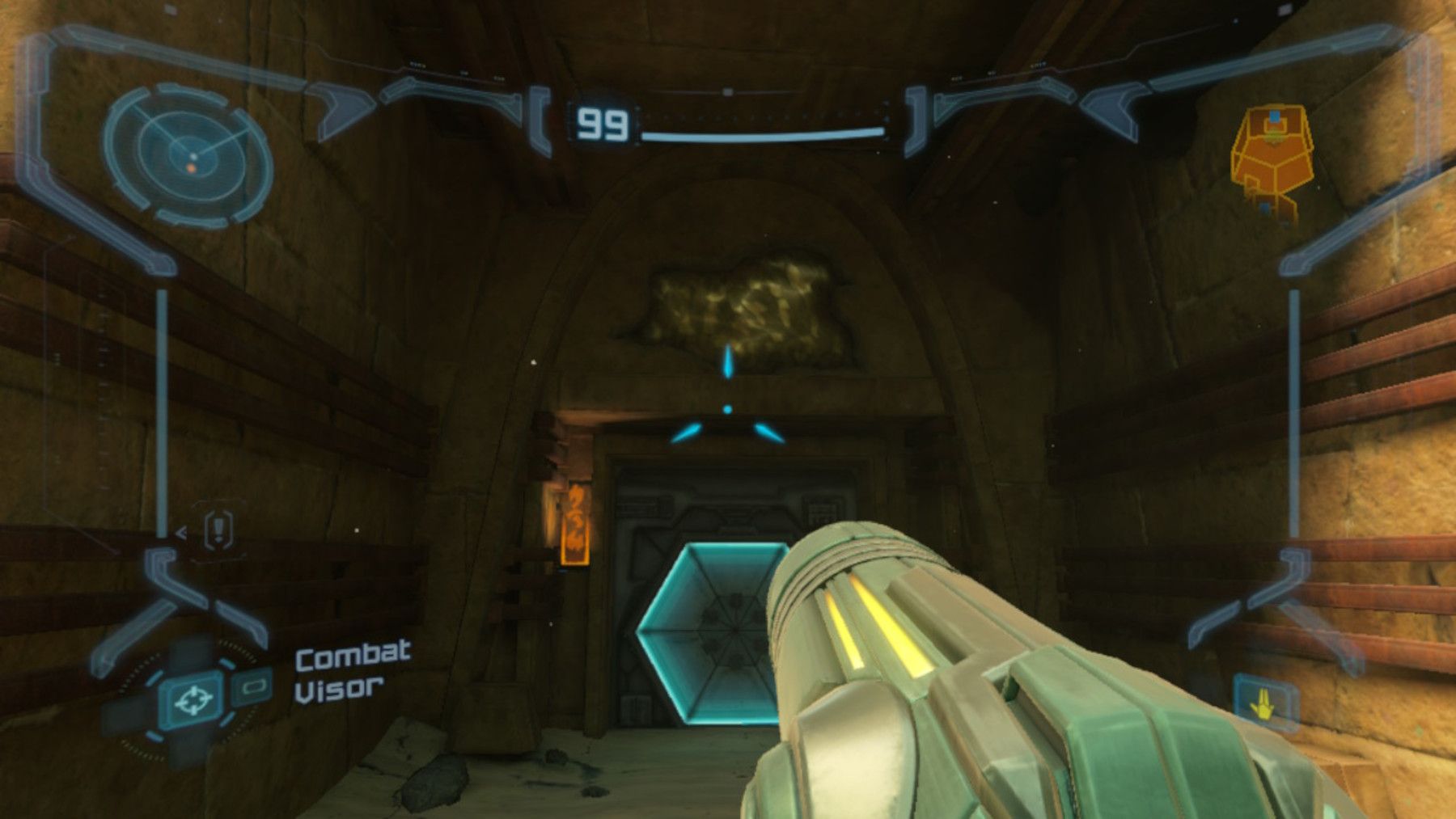Click the horizontal energy bar
Viewport: 1456px width, 819px height.
(760, 136)
